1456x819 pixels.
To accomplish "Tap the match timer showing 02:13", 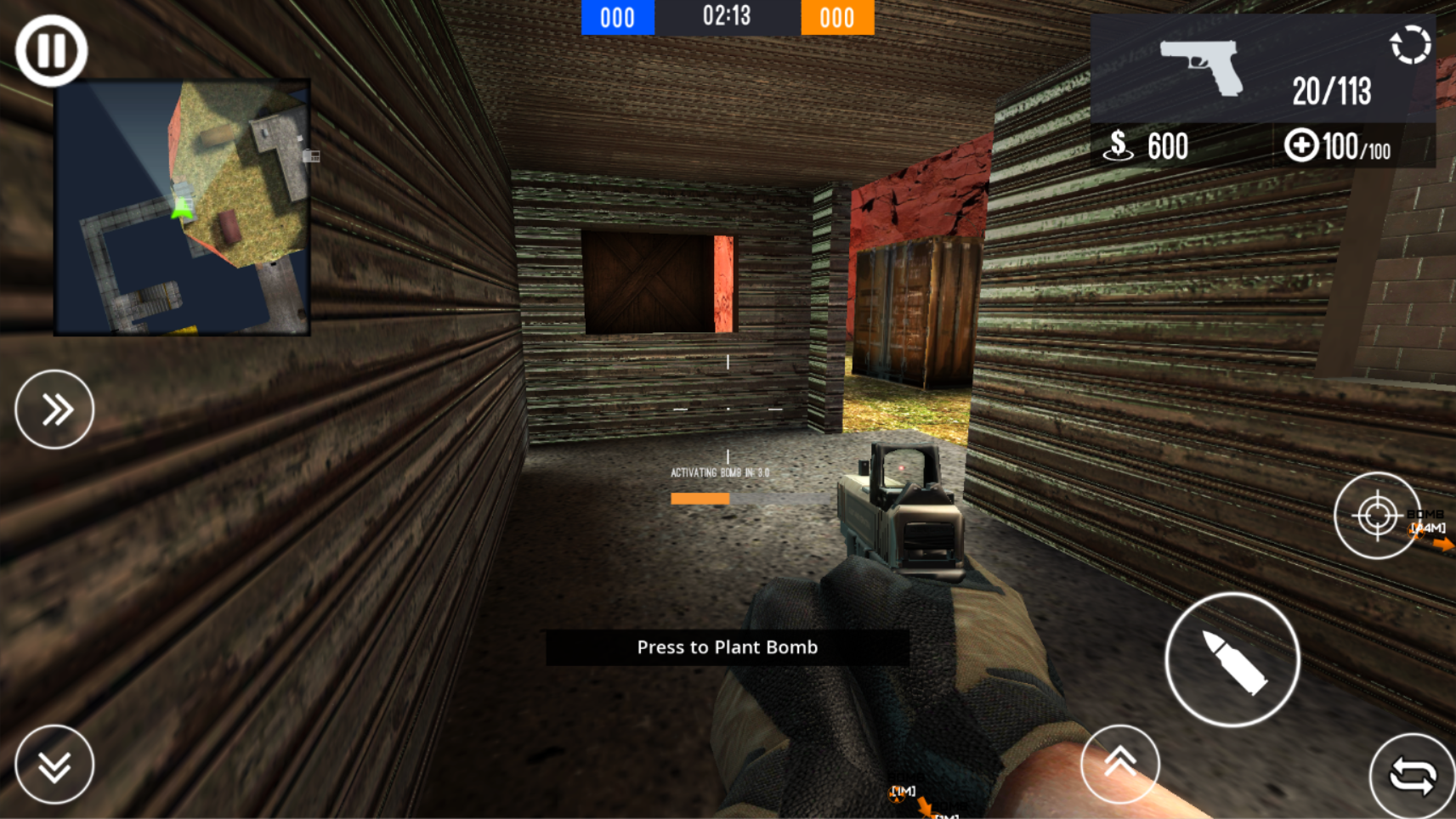I will (x=725, y=14).
